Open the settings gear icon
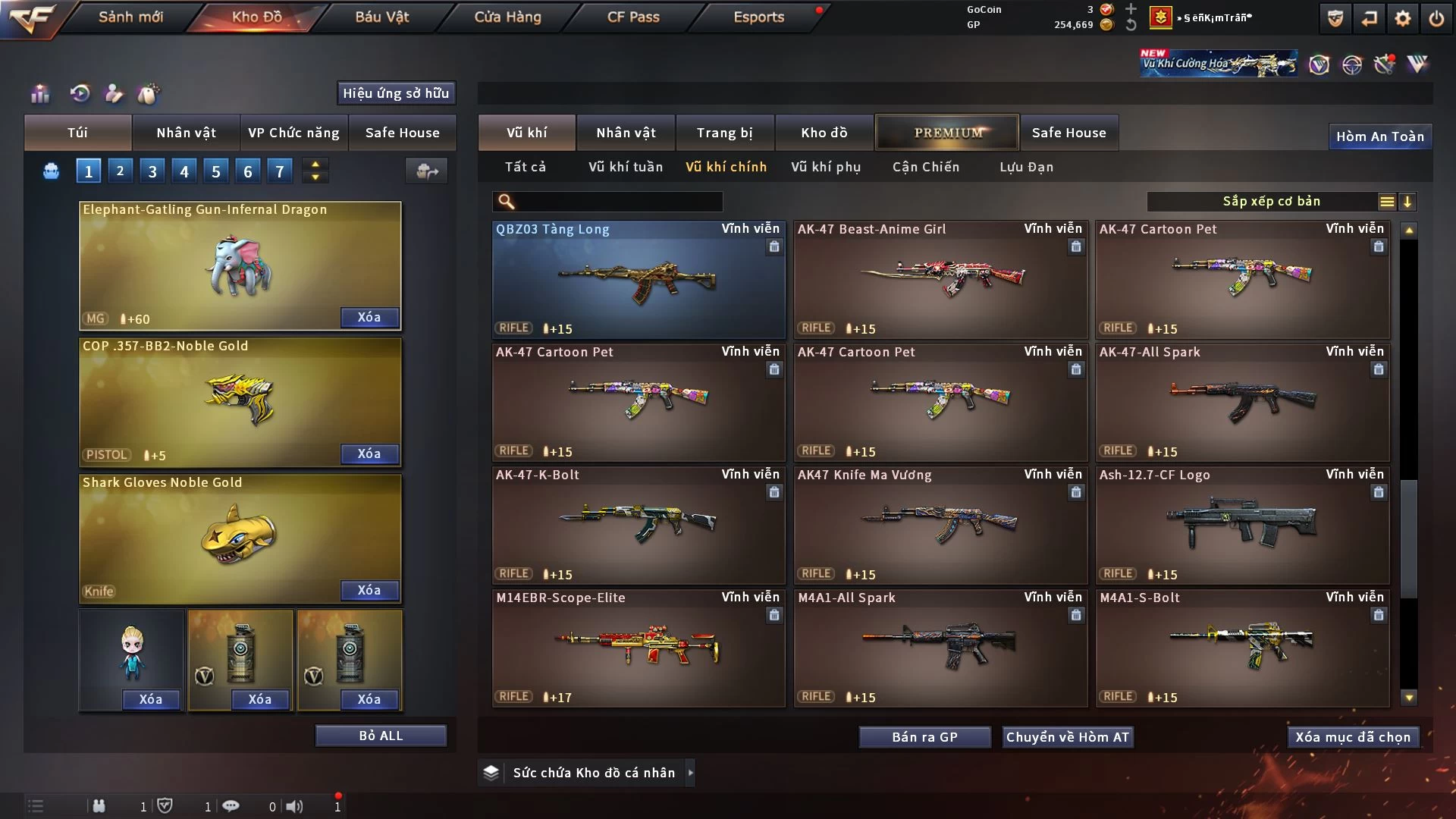The height and width of the screenshot is (819, 1456). (1402, 18)
